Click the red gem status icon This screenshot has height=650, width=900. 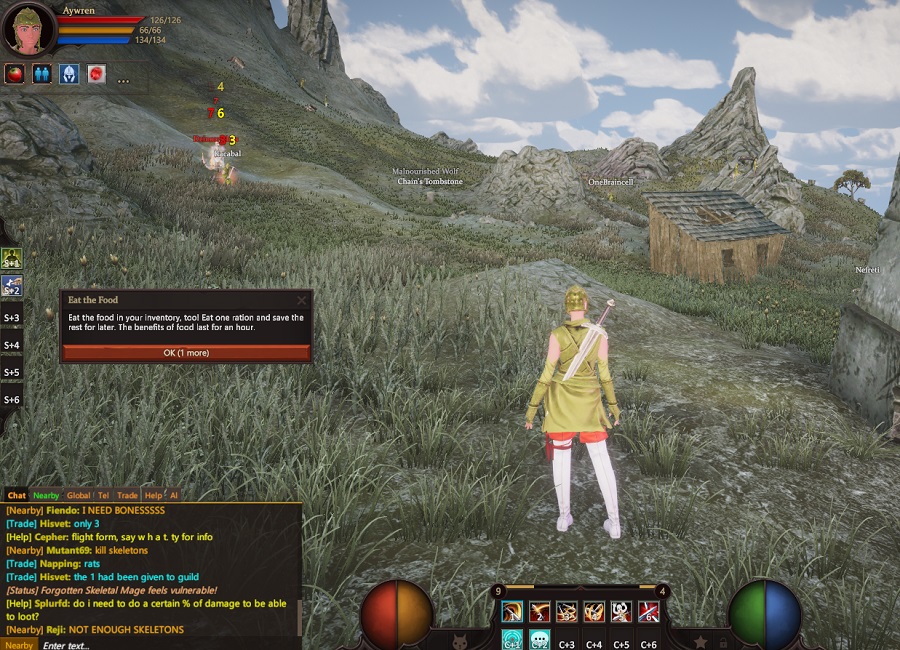tap(96, 73)
